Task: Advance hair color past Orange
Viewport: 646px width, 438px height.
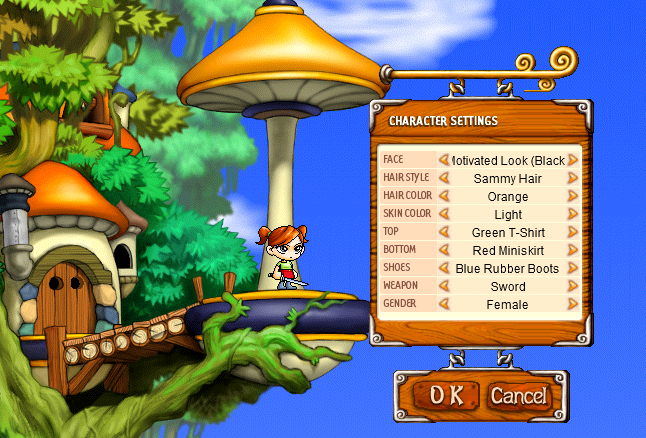Action: point(573,196)
